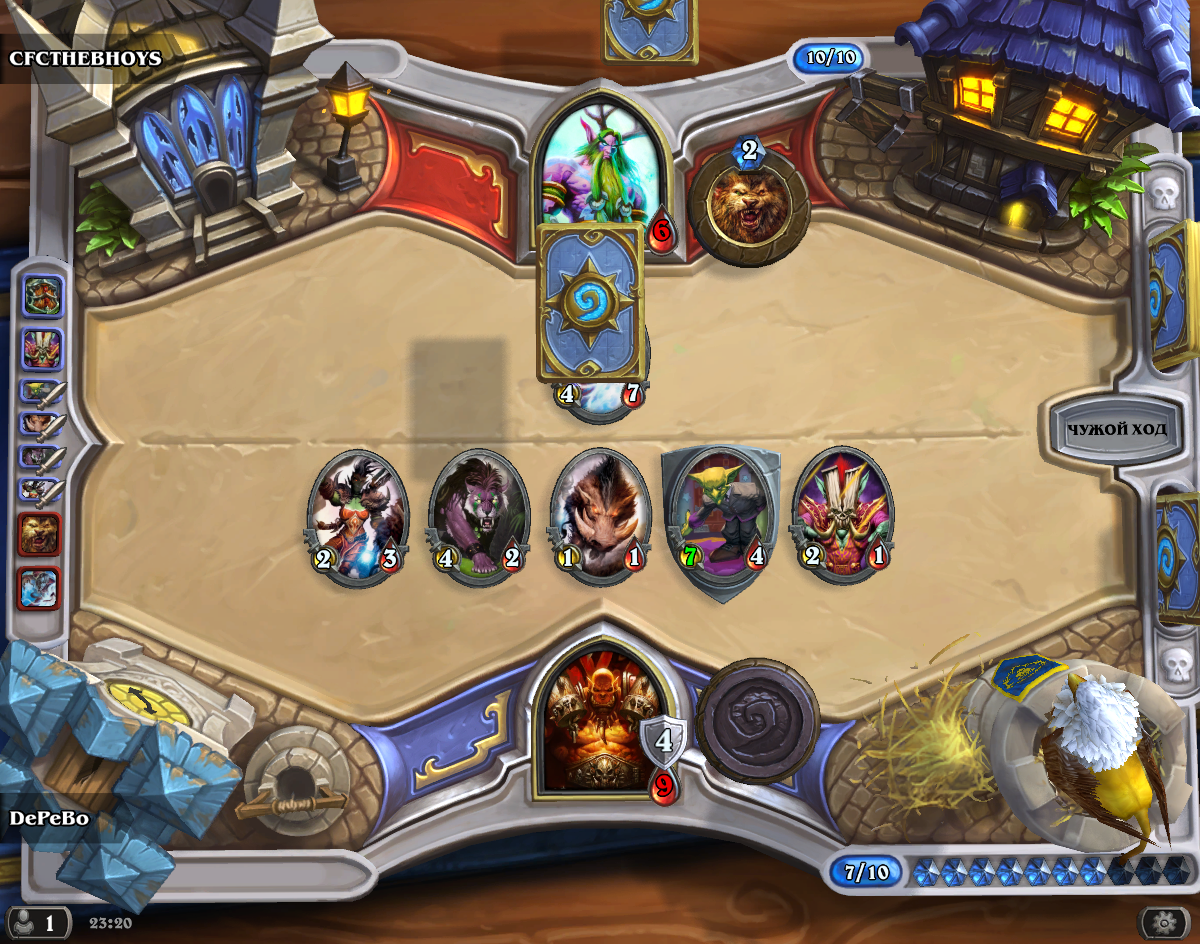1200x944 pixels.
Task: Click the face-down card being played
Action: click(x=590, y=302)
